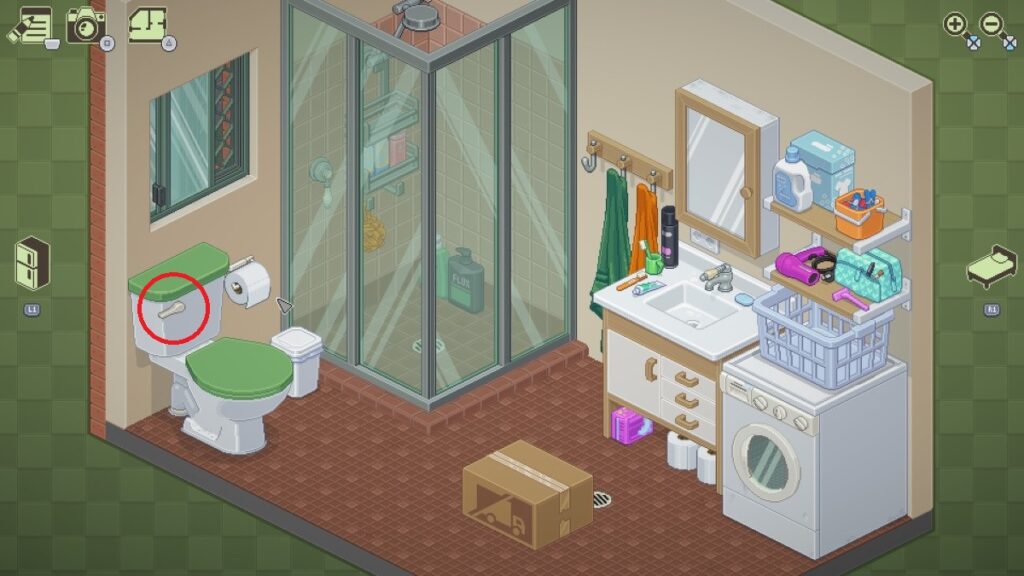Zoom in with the plus magnifier
The width and height of the screenshot is (1024, 576).
956,25
